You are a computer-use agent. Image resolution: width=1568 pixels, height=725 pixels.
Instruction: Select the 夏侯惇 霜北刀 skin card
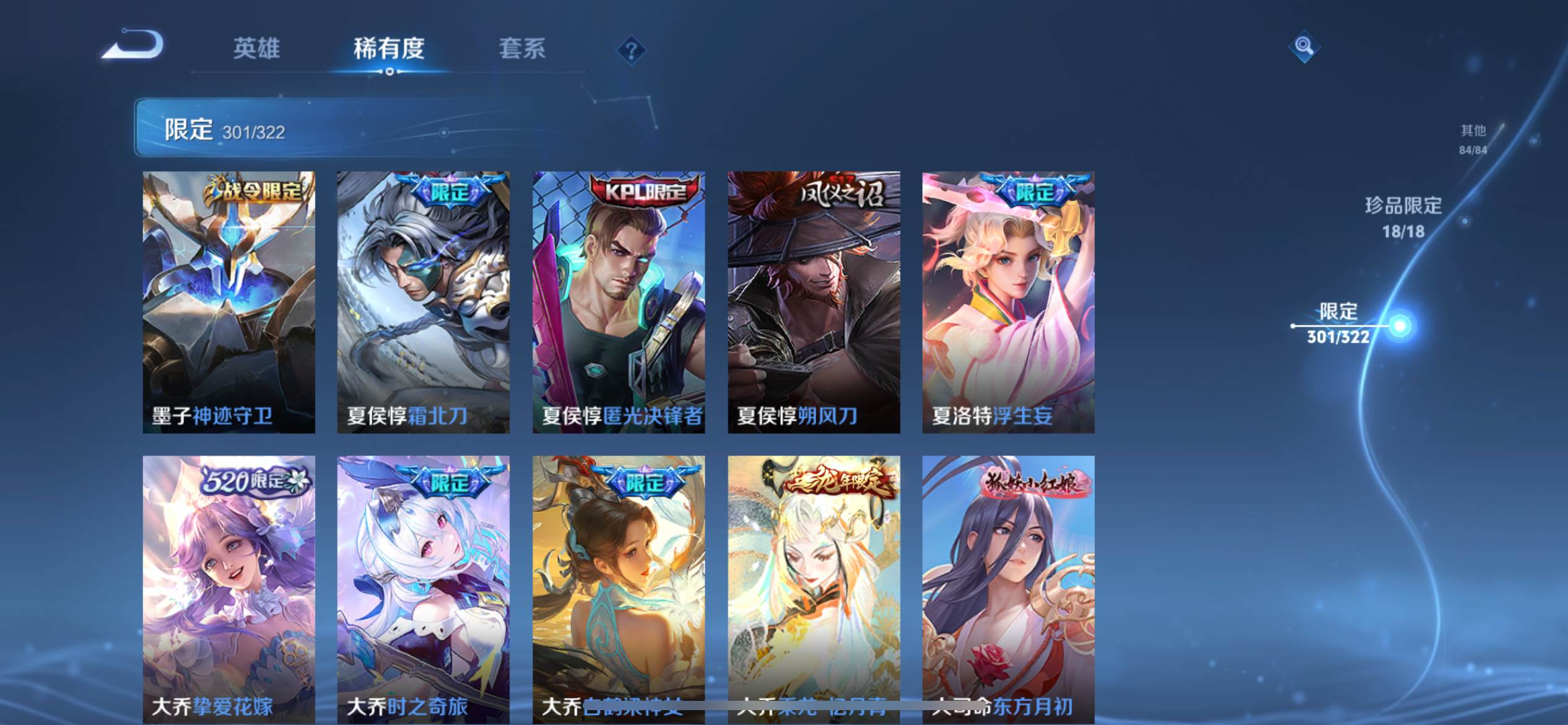coord(423,302)
